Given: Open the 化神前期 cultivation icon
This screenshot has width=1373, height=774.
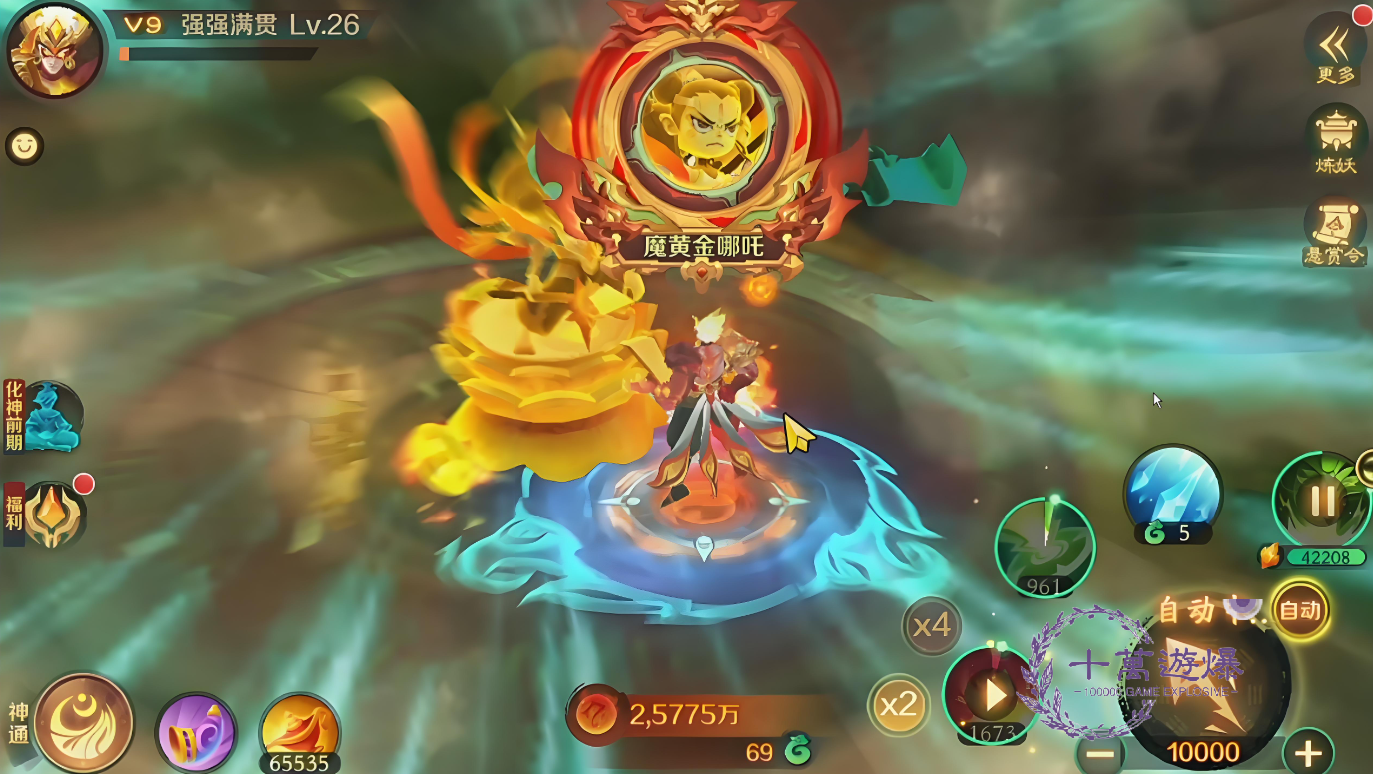Looking at the screenshot, I should (48, 416).
